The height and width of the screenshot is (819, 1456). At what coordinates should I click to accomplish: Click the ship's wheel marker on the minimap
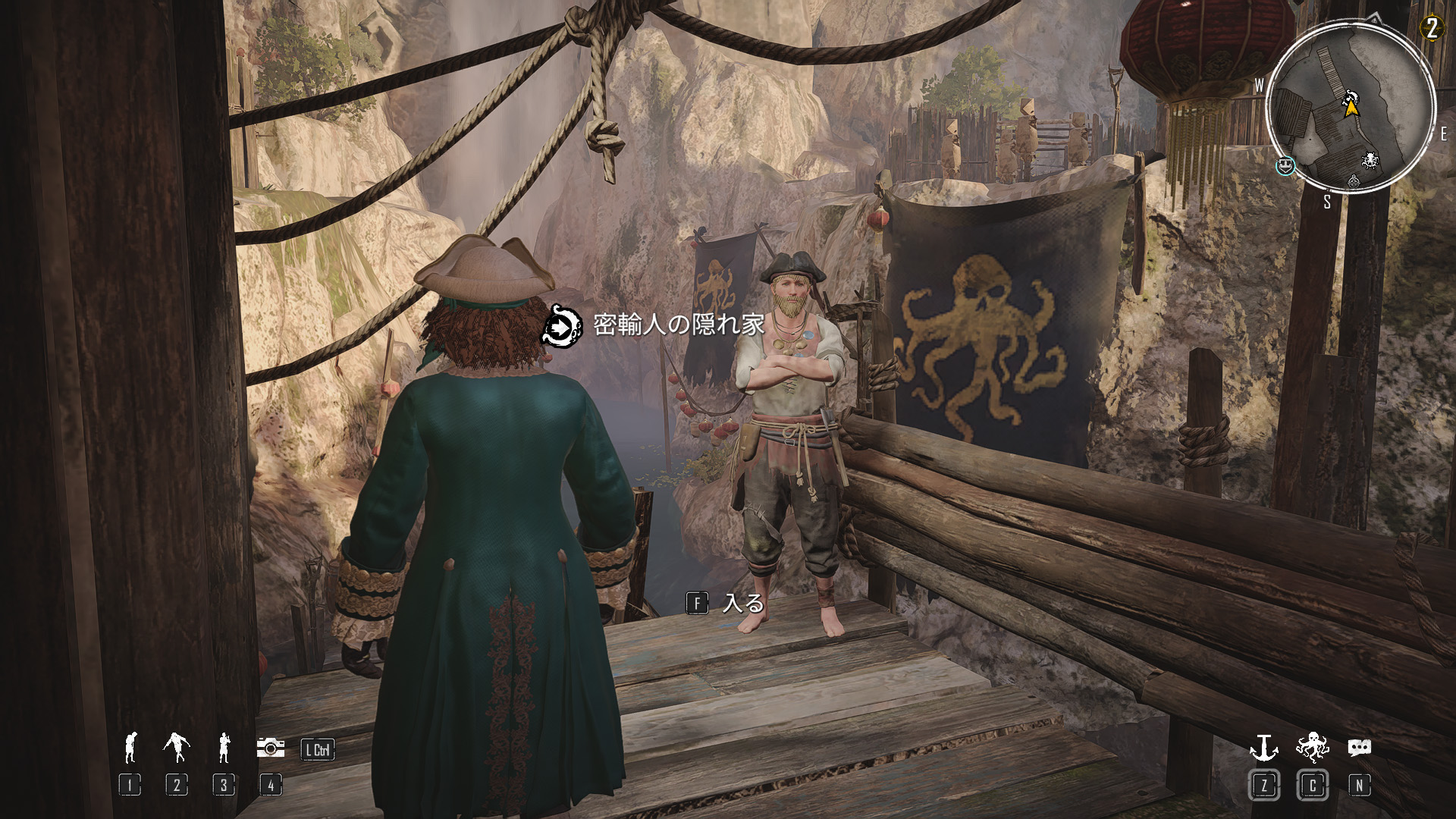point(1370,161)
